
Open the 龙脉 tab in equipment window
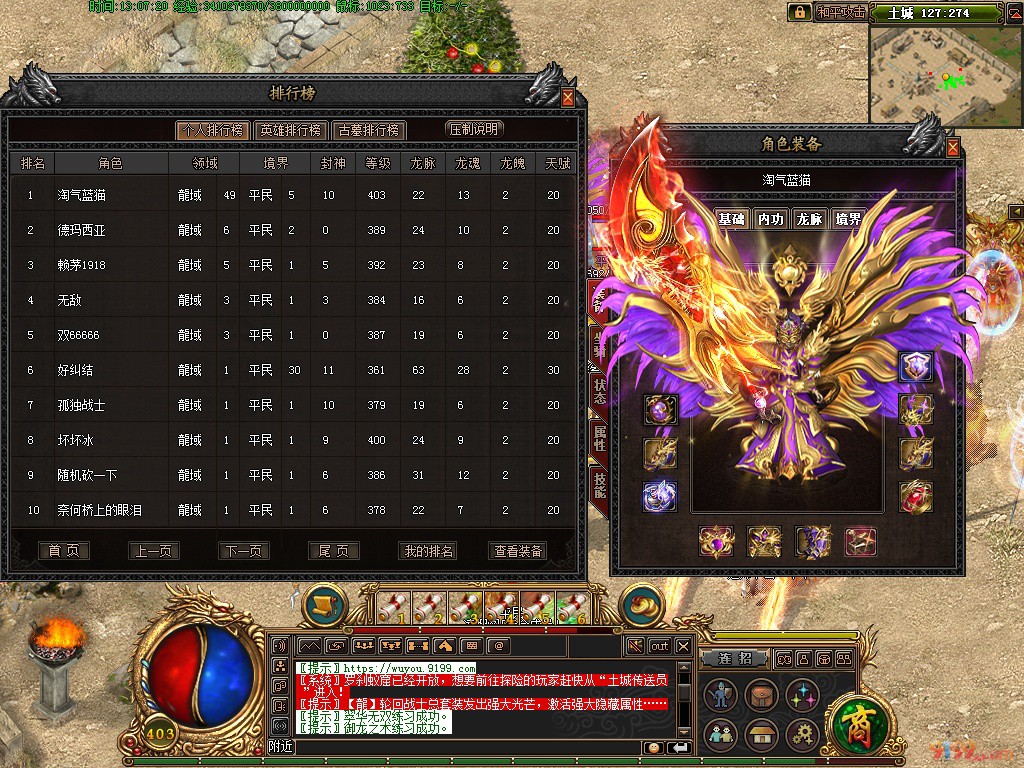pyautogui.click(x=808, y=219)
